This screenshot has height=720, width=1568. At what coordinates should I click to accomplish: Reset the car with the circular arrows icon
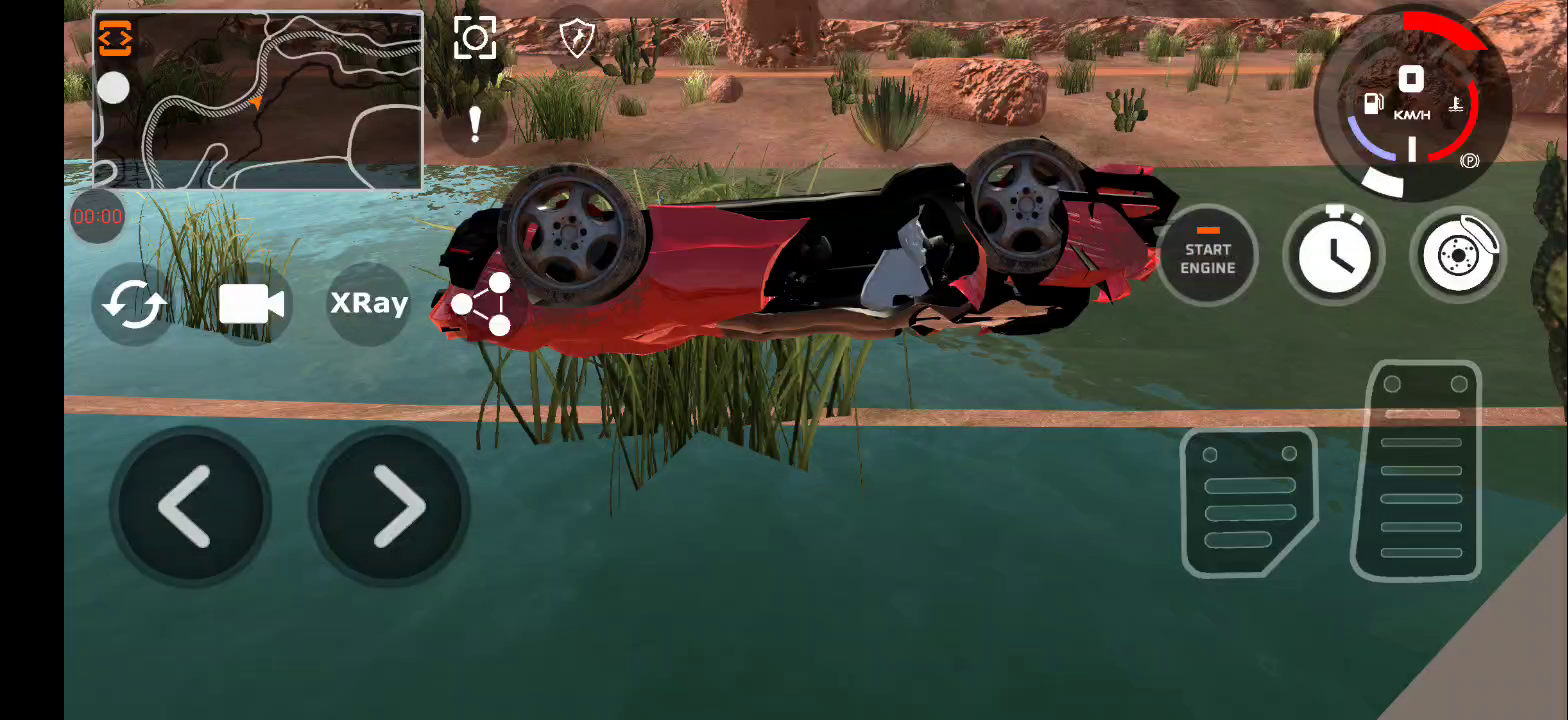click(x=134, y=304)
